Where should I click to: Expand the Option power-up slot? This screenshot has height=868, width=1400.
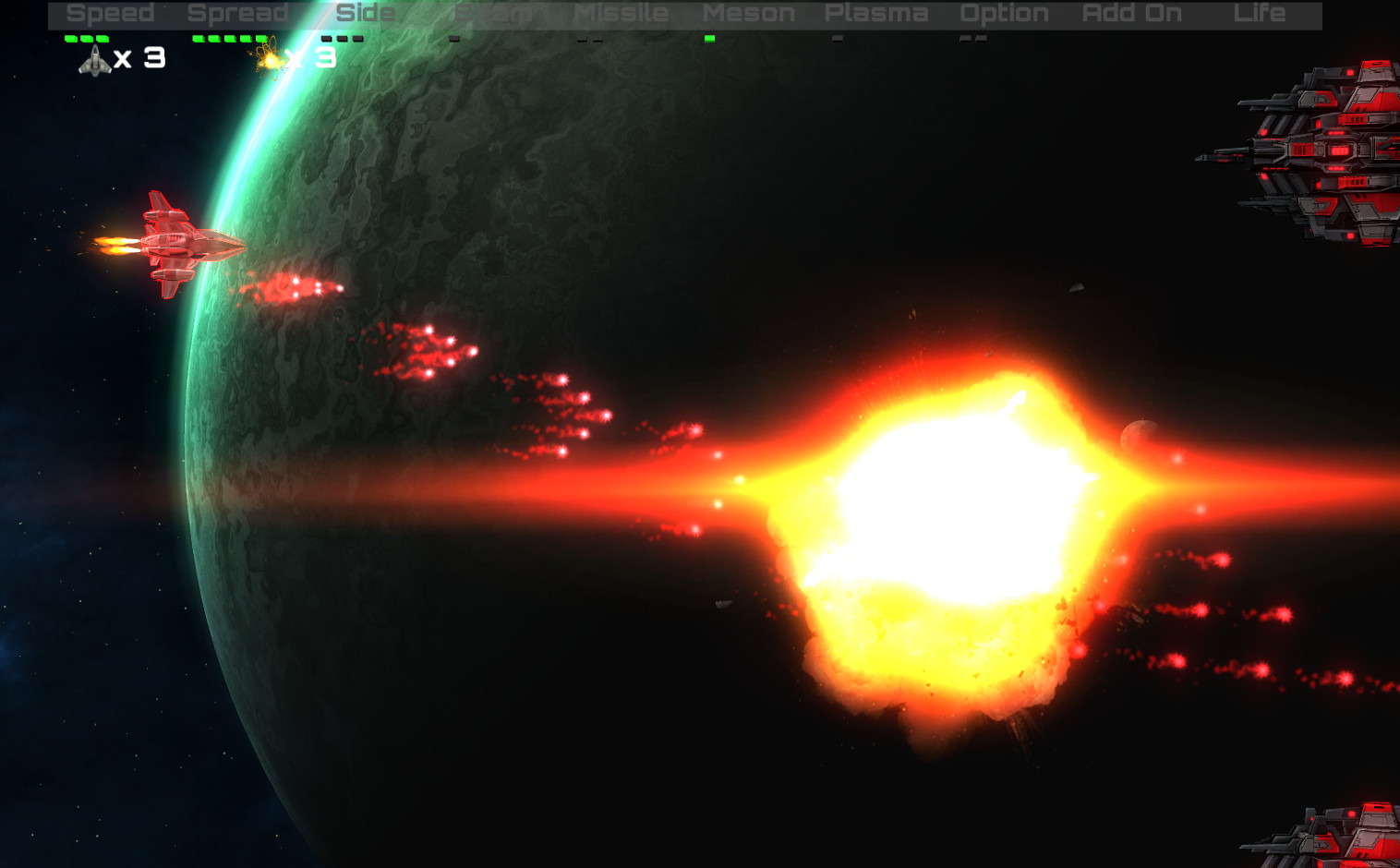[x=1005, y=13]
